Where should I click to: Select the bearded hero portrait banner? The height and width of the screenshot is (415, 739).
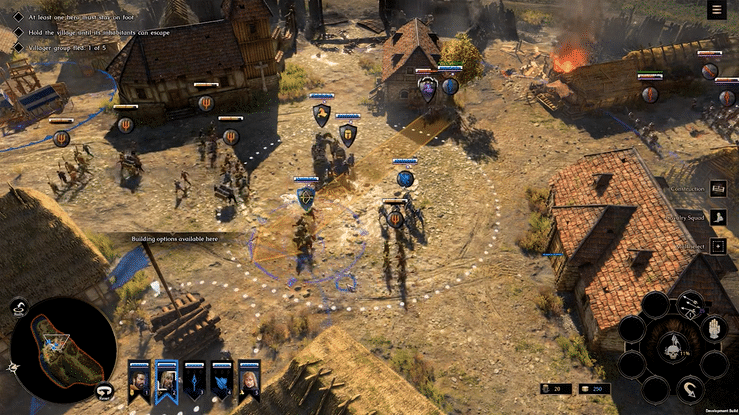coord(139,379)
